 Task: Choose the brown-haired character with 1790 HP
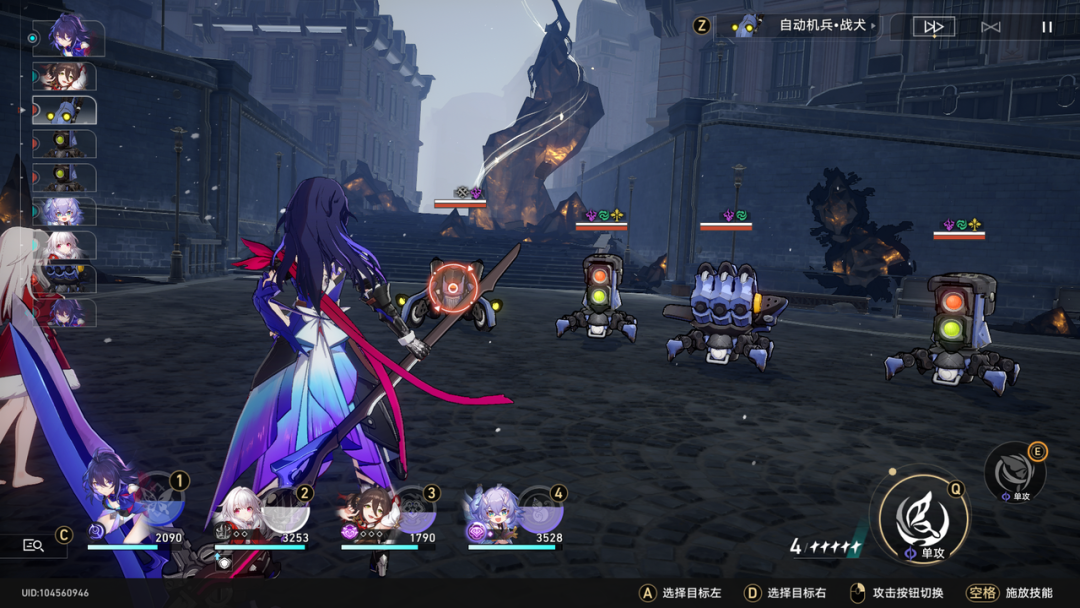coord(368,510)
